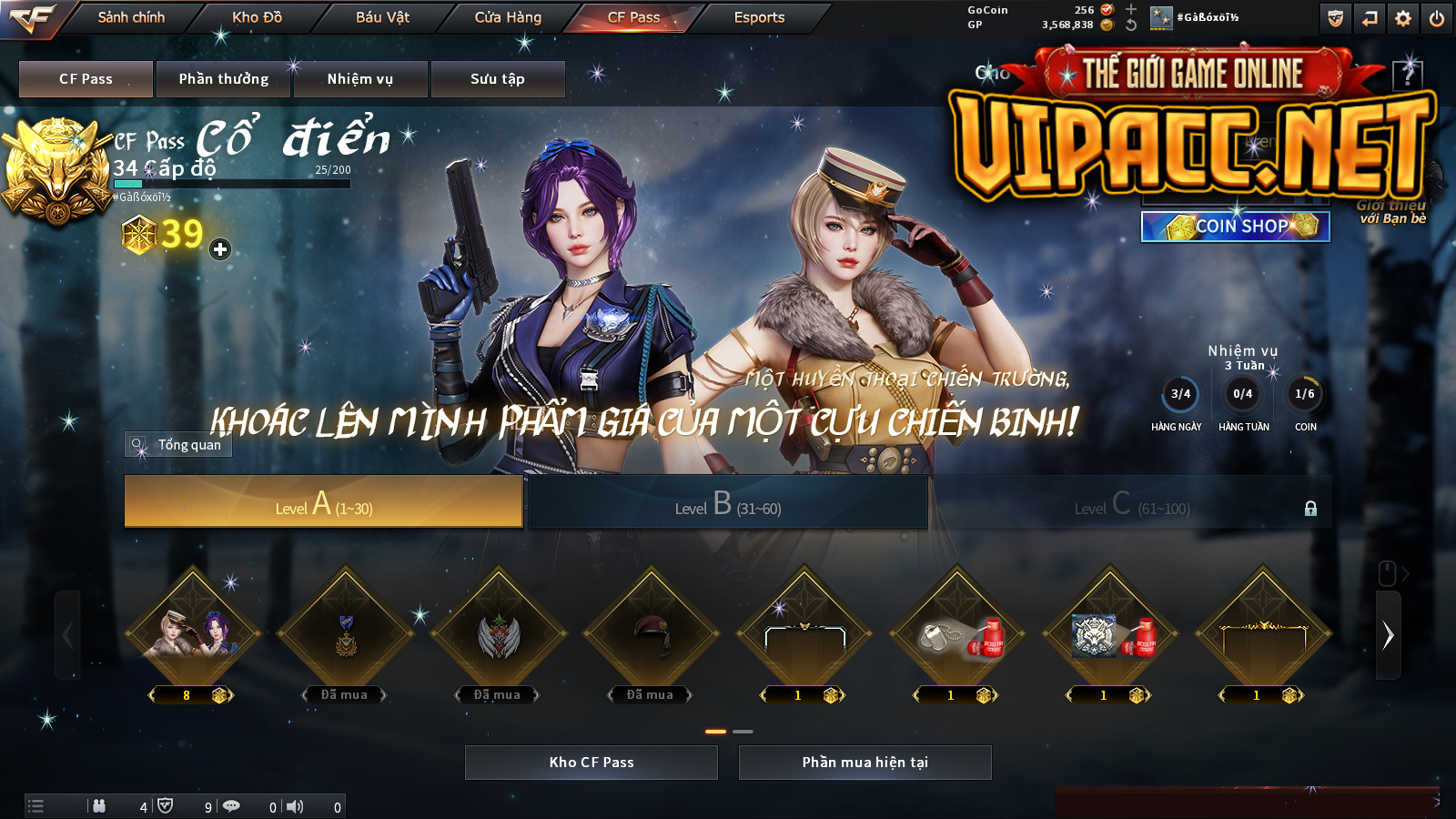Switch to Level B (31~60) tier
Image resolution: width=1456 pixels, height=819 pixels.
pyautogui.click(x=728, y=501)
